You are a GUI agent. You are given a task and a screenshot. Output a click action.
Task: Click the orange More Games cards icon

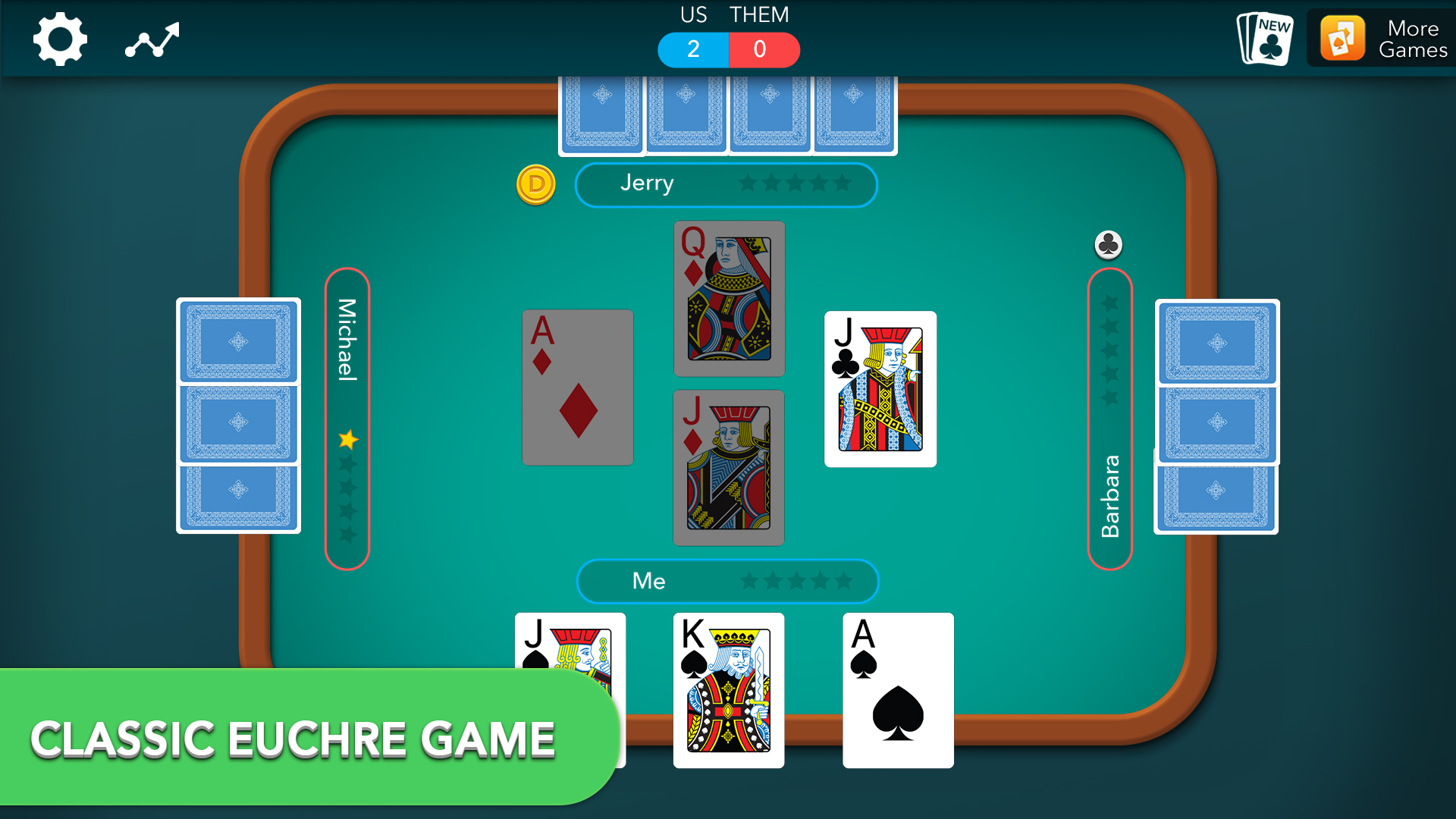point(1344,38)
